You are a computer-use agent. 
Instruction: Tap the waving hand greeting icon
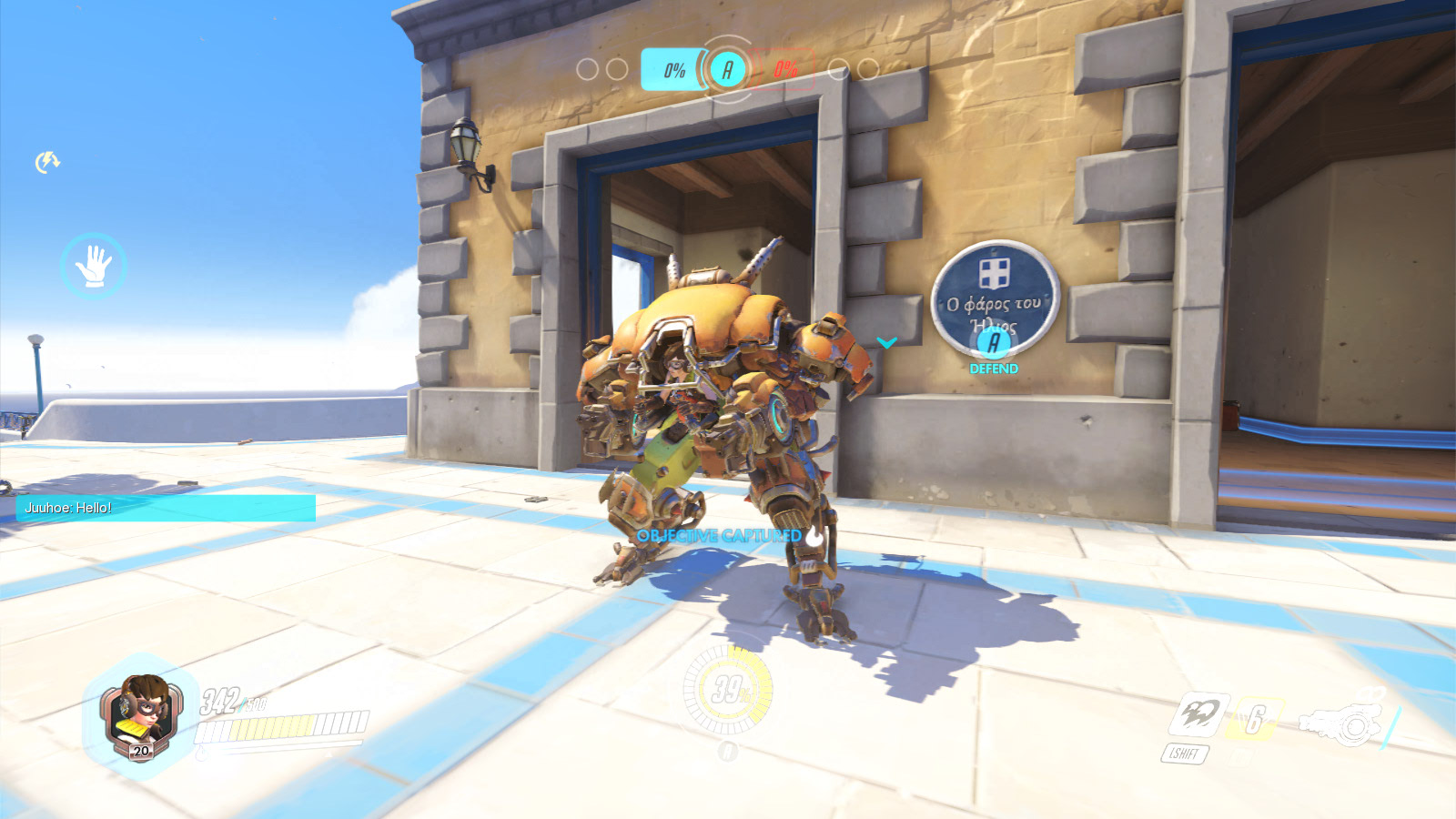coord(93,266)
